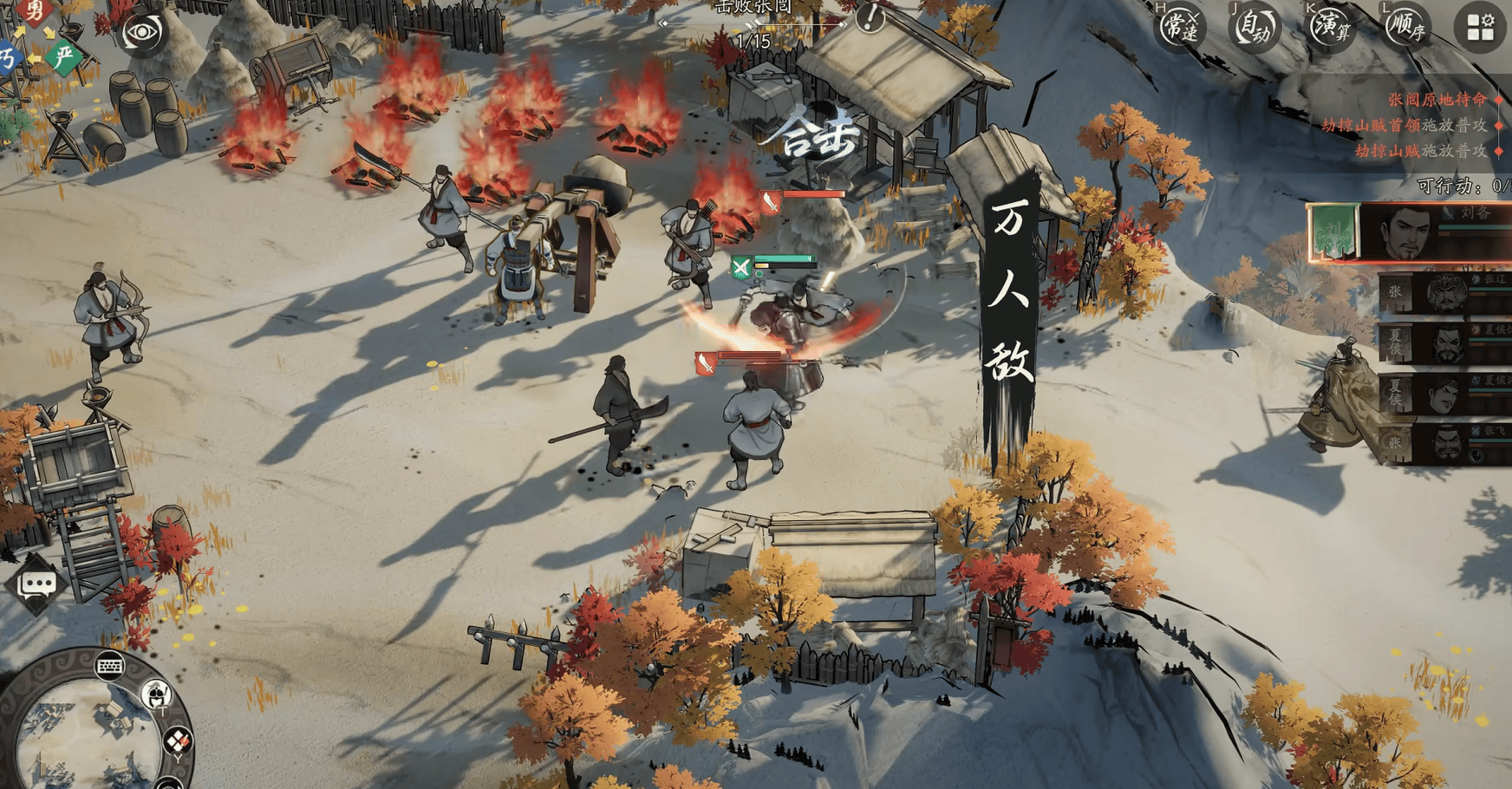Click the helmet icon beside minimap

point(157,694)
